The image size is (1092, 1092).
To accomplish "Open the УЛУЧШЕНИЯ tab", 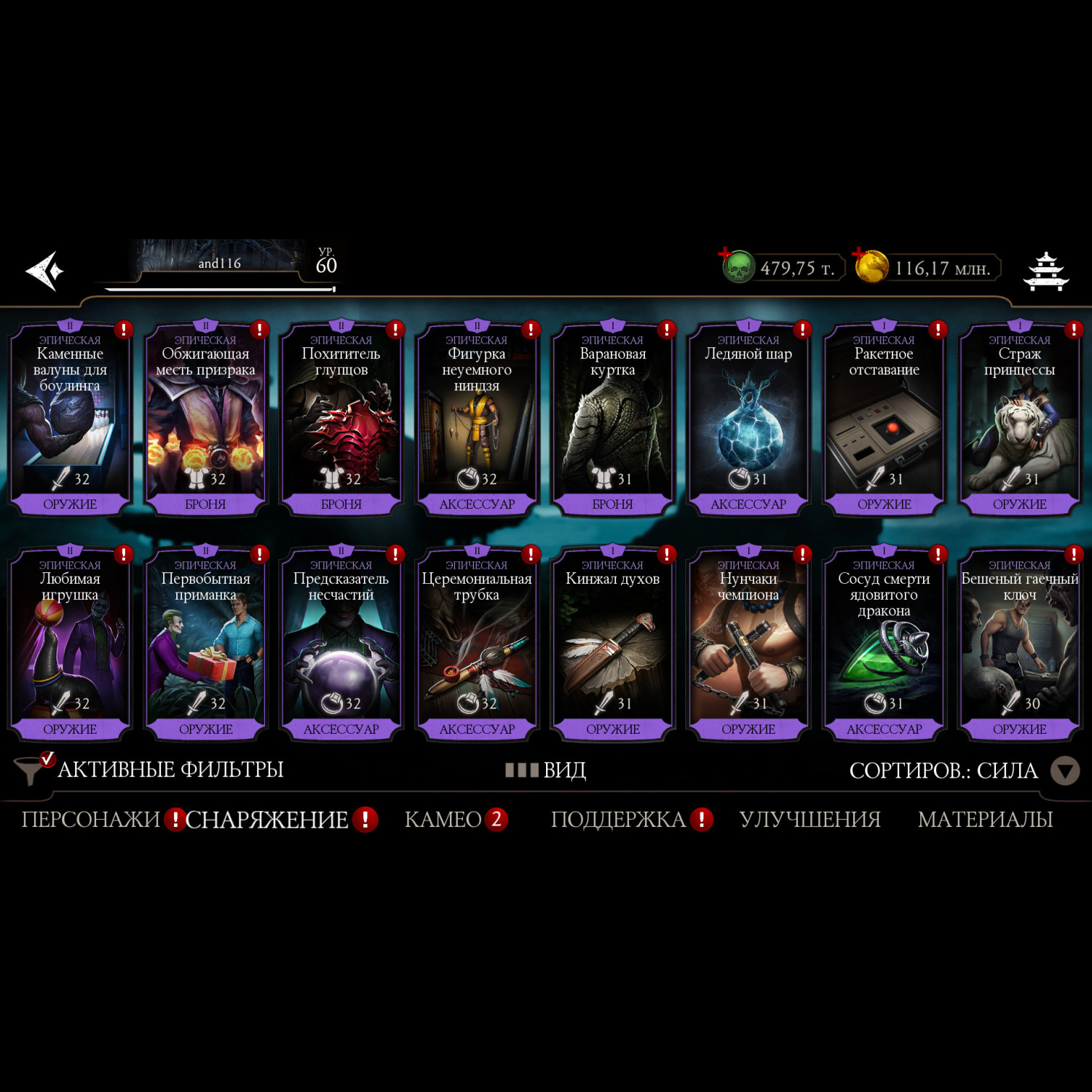I will [810, 820].
